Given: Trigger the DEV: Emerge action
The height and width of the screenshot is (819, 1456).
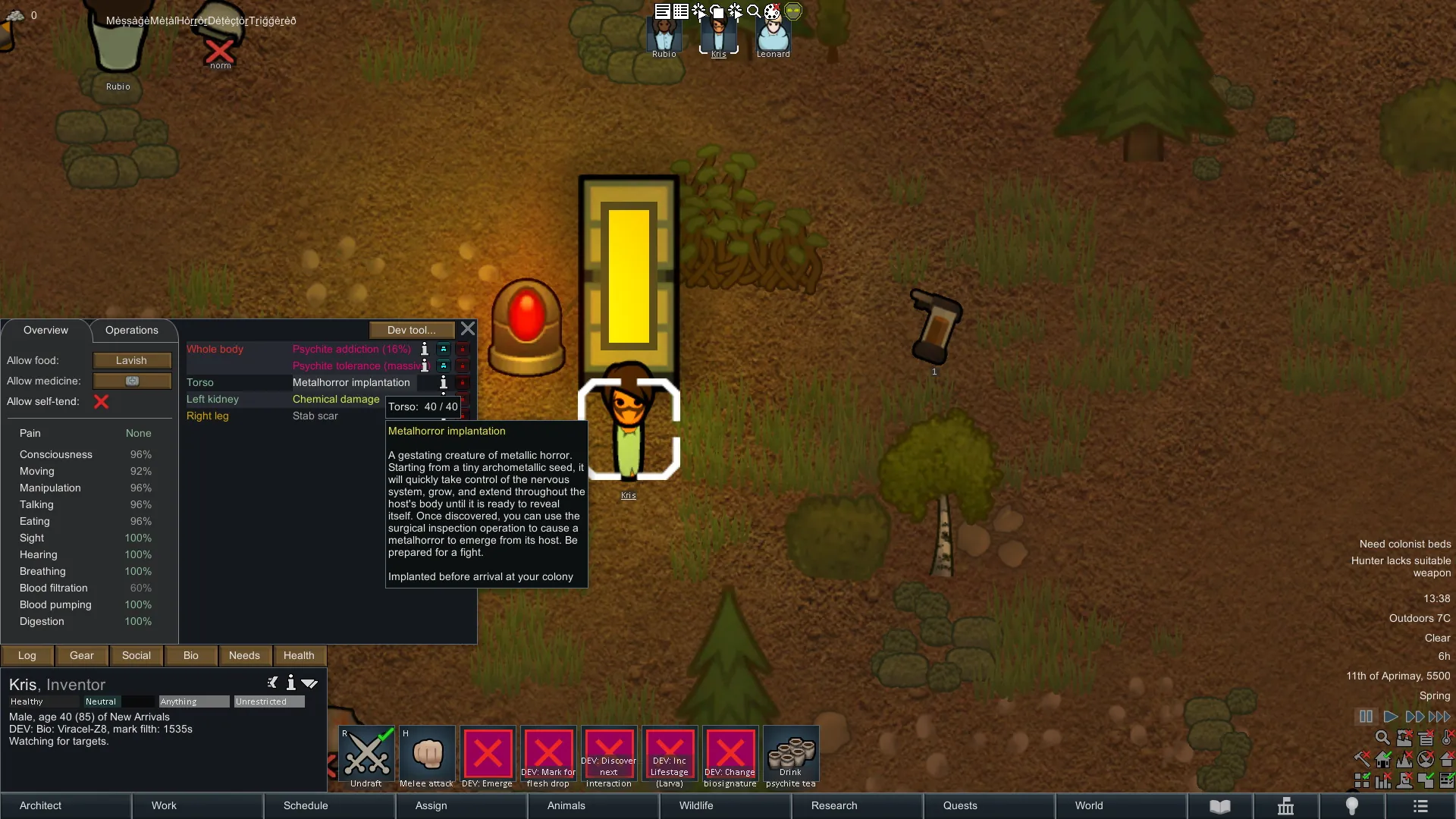Looking at the screenshot, I should (x=488, y=756).
